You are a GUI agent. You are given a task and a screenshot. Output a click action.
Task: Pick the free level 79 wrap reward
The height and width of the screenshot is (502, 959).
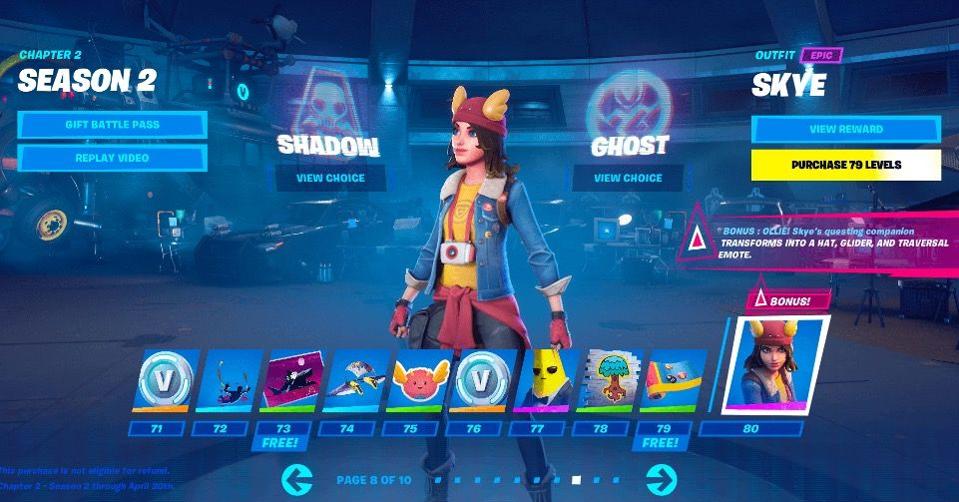coord(675,380)
